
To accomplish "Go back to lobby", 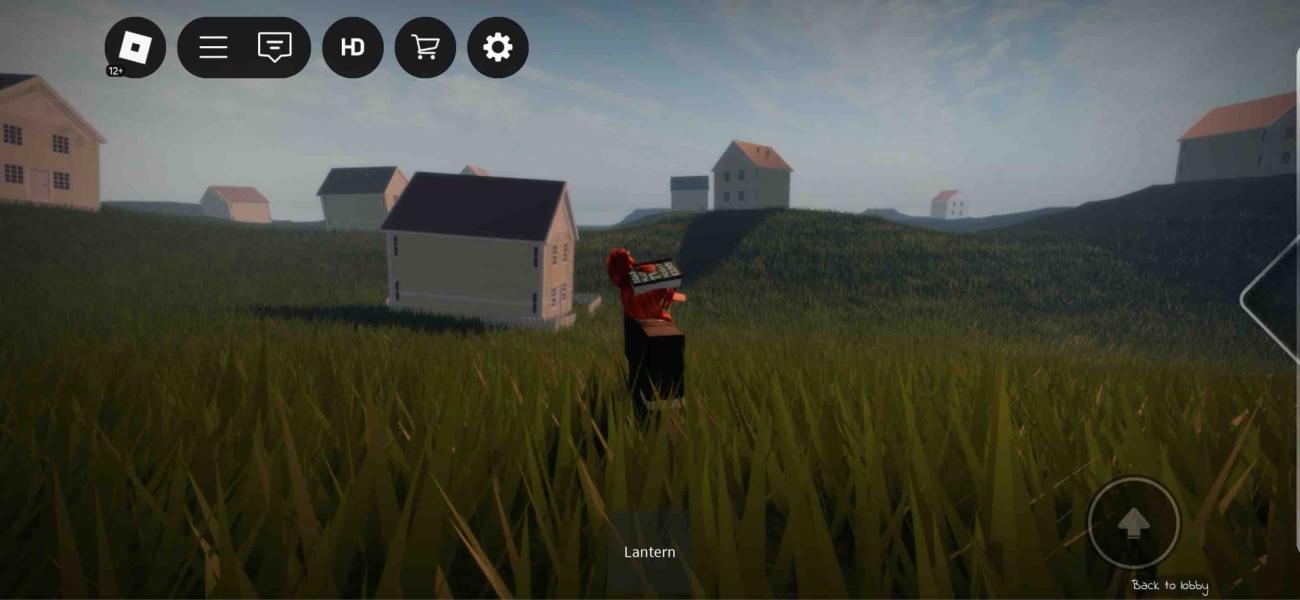I will click(x=1169, y=586).
